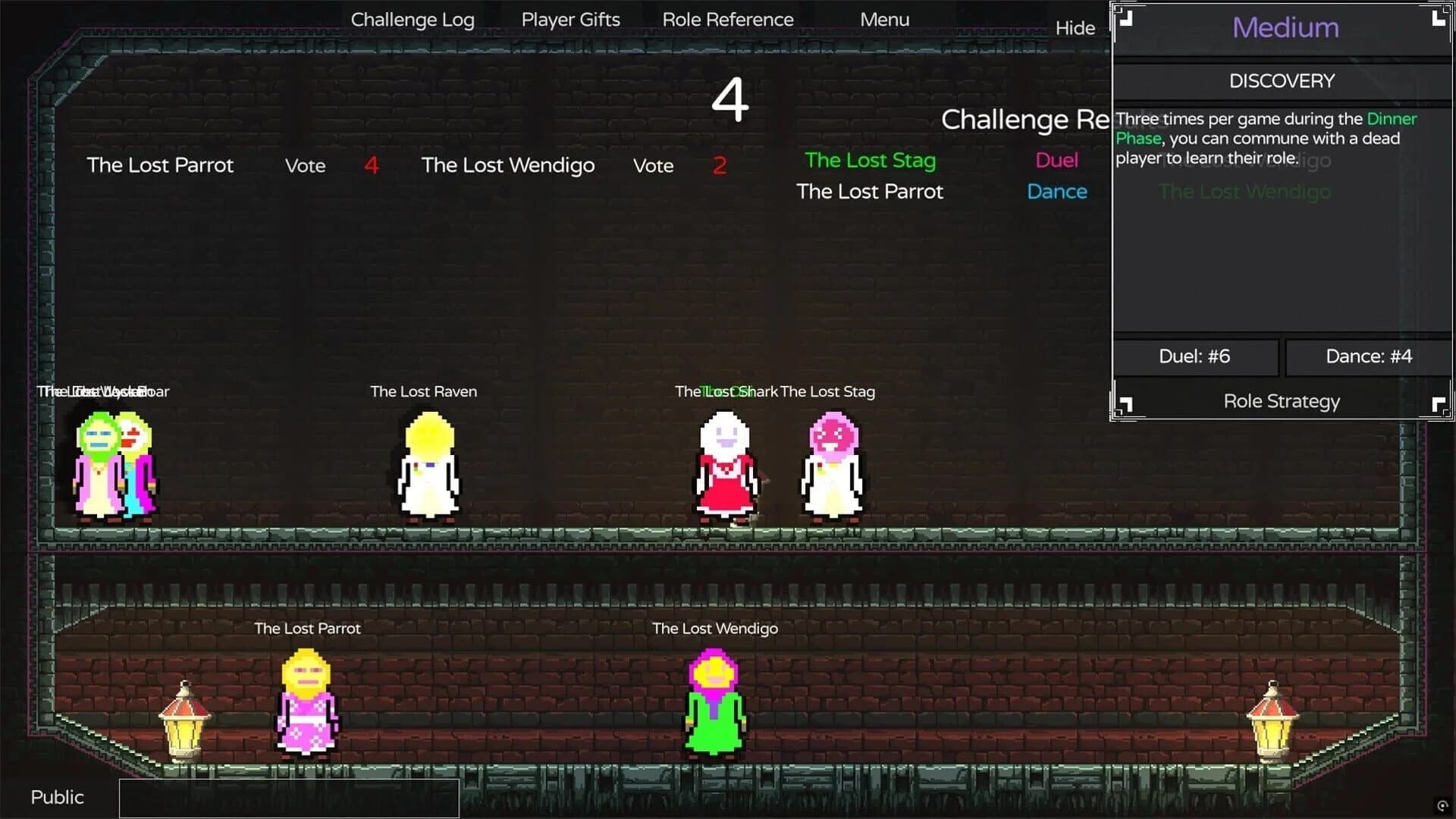Open the Player Gifts menu

[x=570, y=19]
